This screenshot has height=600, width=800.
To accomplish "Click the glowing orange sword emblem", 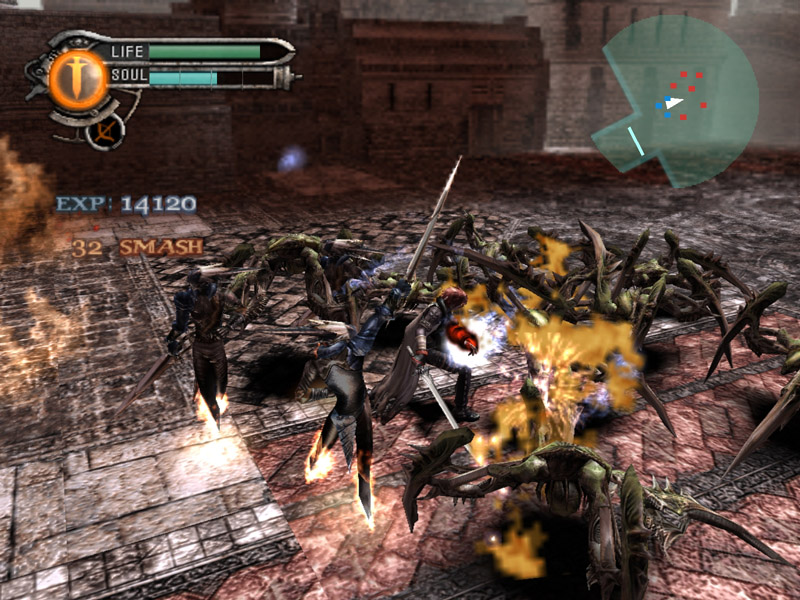I will [x=71, y=79].
